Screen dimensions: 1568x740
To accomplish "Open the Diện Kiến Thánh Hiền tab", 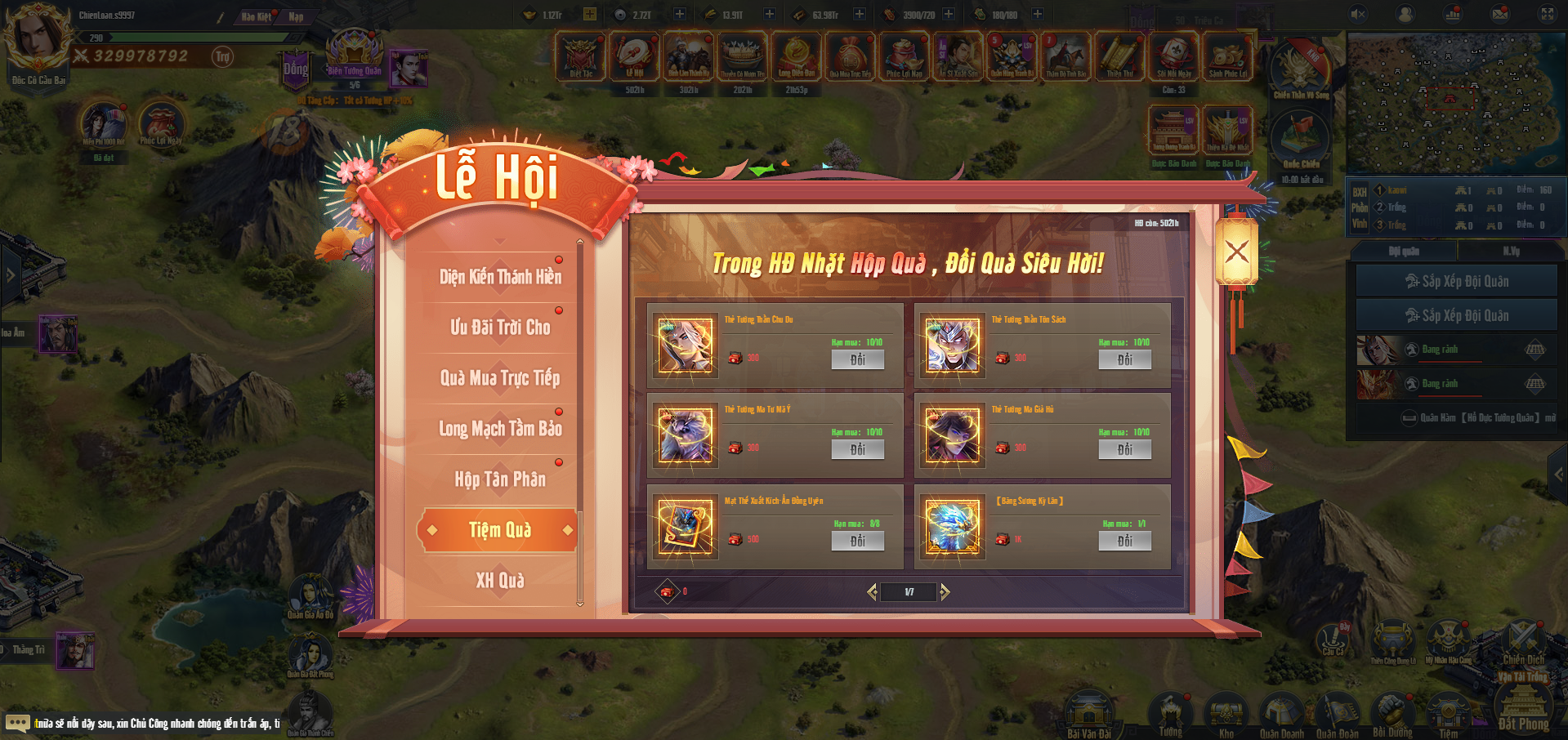I will click(499, 277).
